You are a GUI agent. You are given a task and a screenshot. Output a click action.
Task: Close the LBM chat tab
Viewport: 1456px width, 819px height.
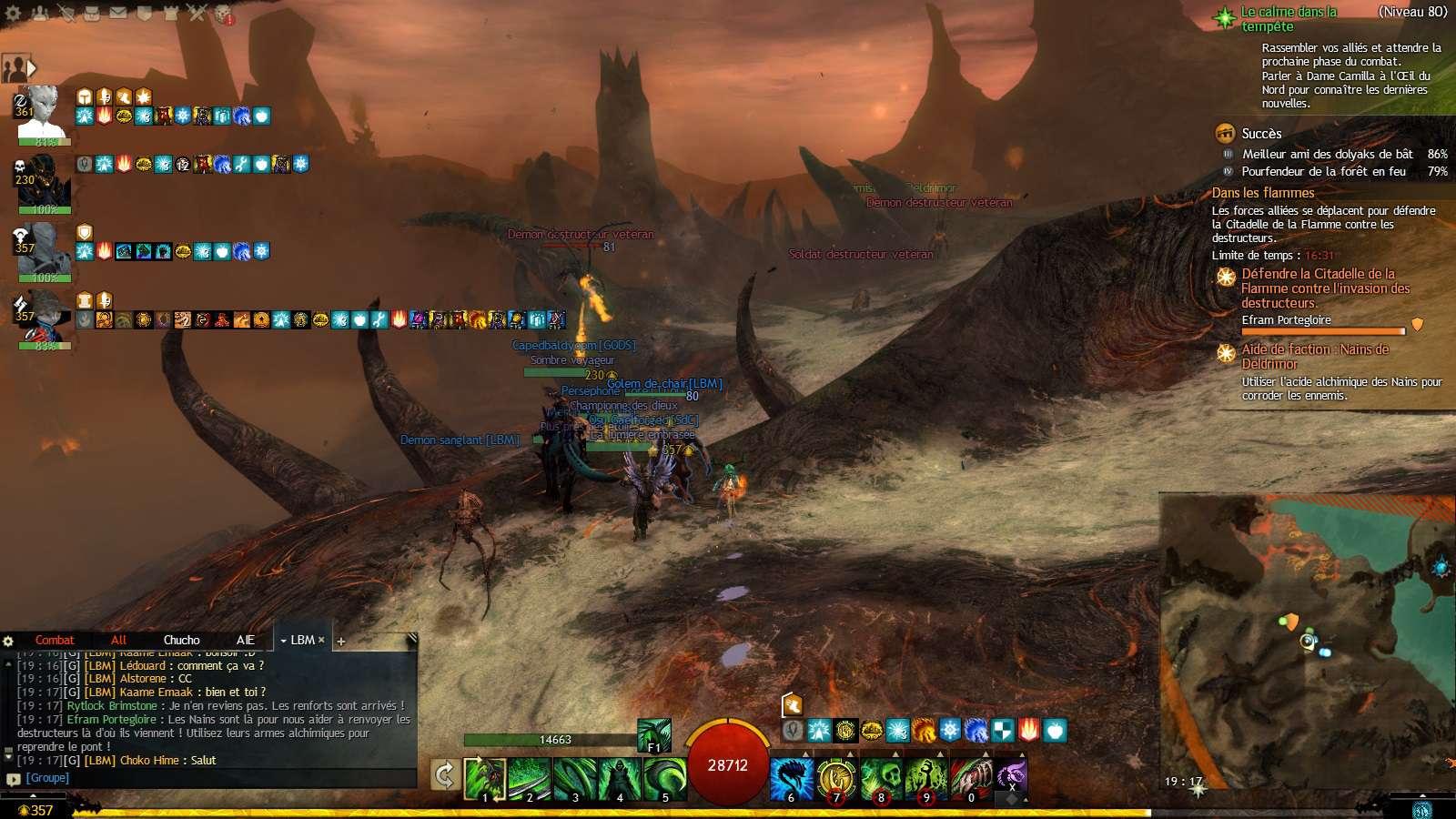pyautogui.click(x=321, y=640)
